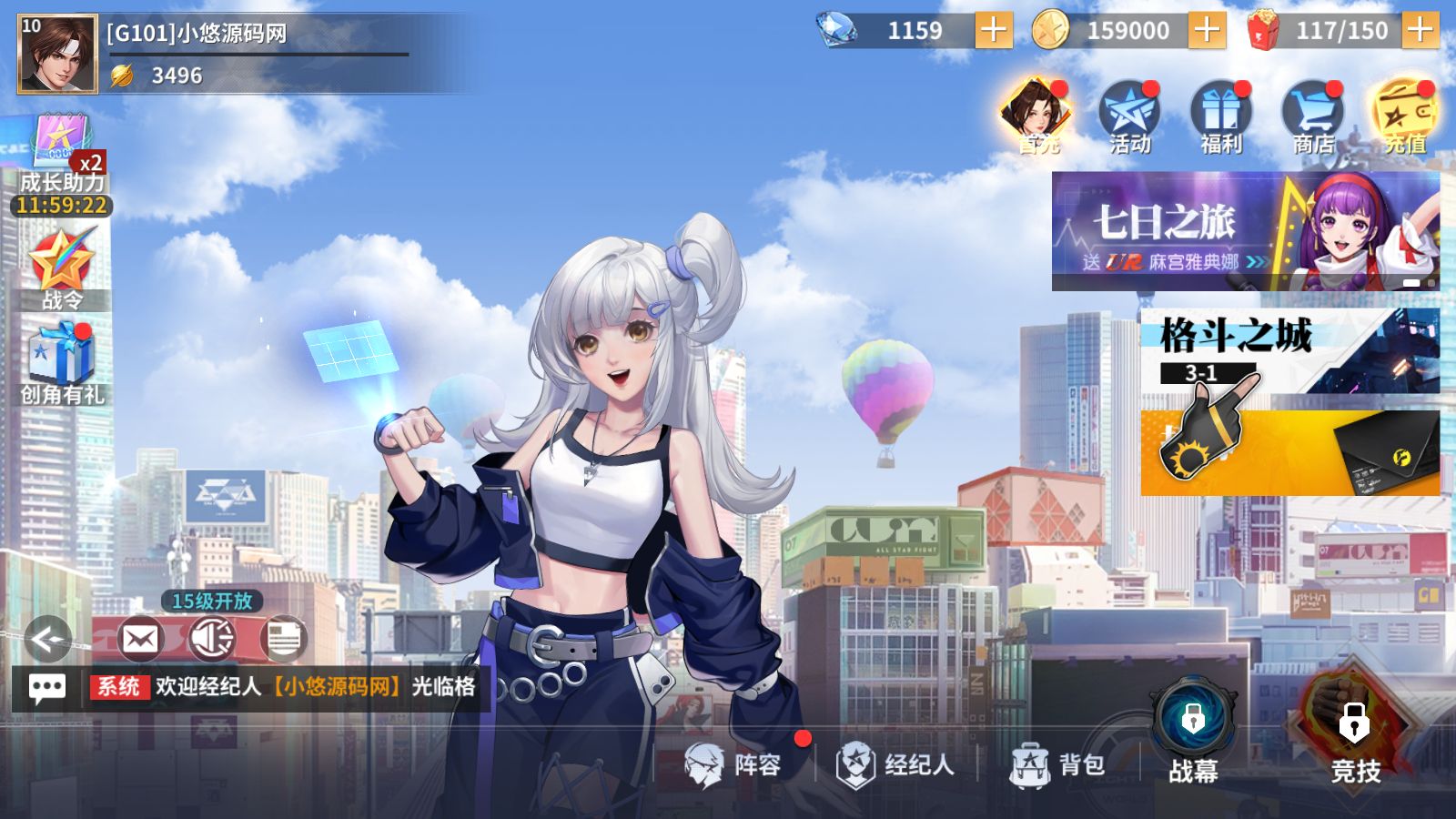This screenshot has width=1456, height=819.
Task: Refill popcorn stamina with plus button
Action: [x=1420, y=31]
